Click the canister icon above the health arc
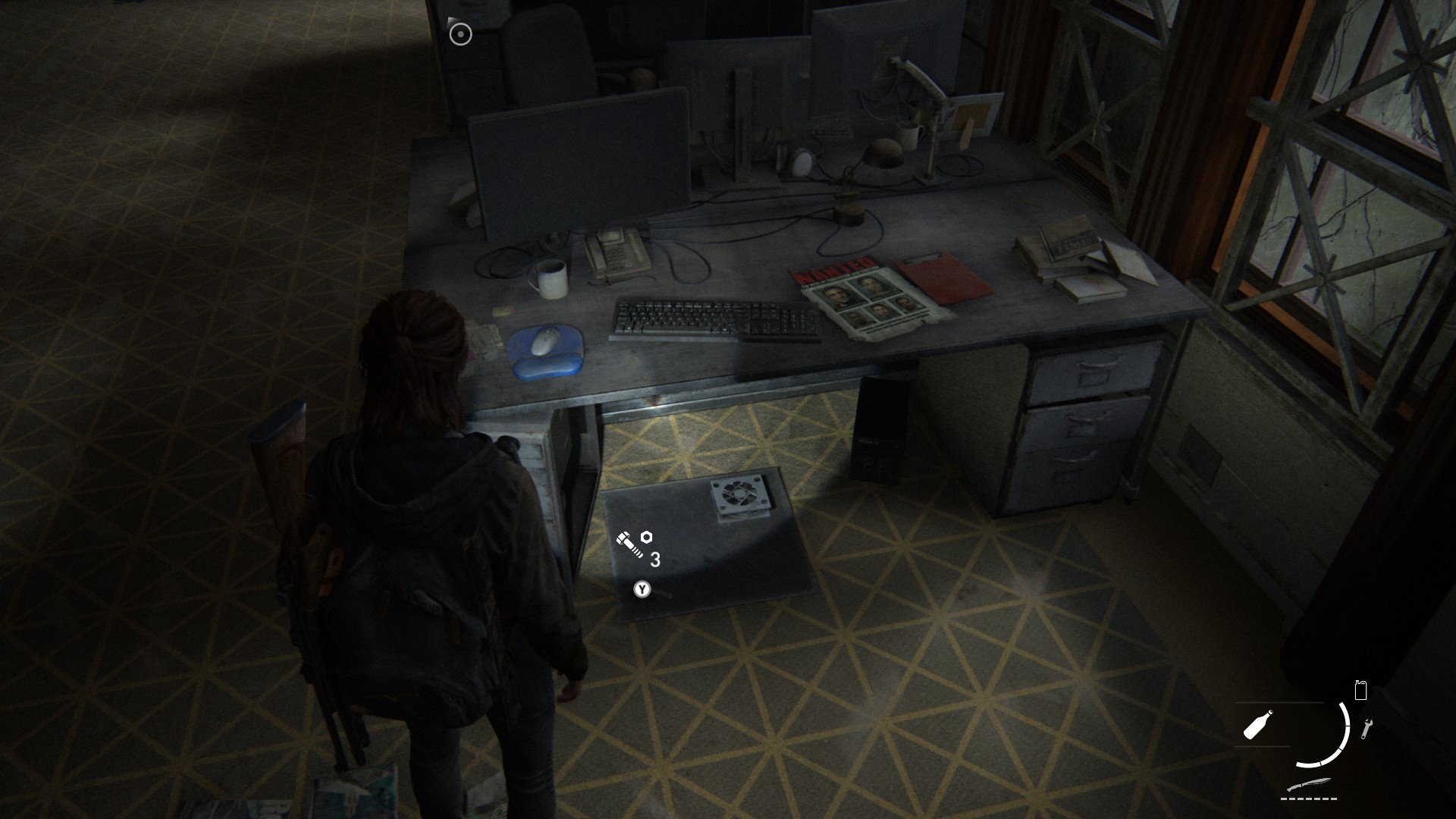The width and height of the screenshot is (1456, 819). pos(1360,690)
